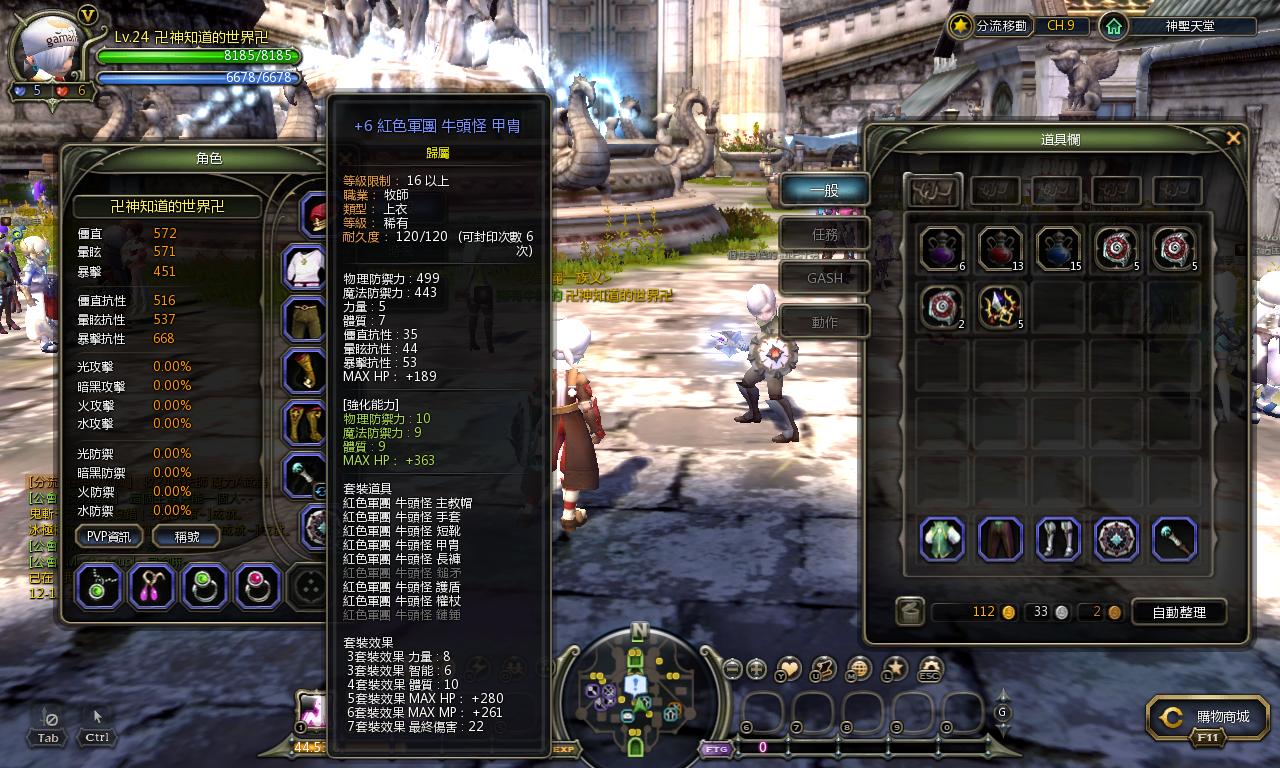Click the 分流移動 channel move button
The image size is (1280, 768).
[x=989, y=26]
